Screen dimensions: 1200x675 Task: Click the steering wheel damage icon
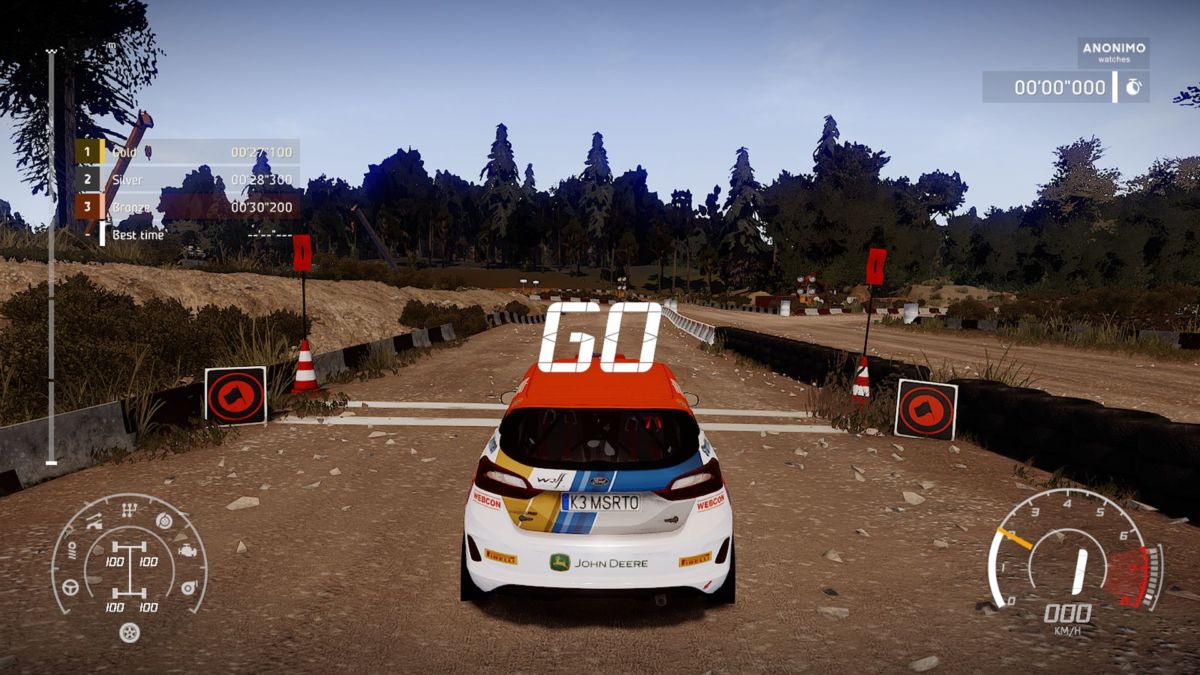tap(71, 588)
